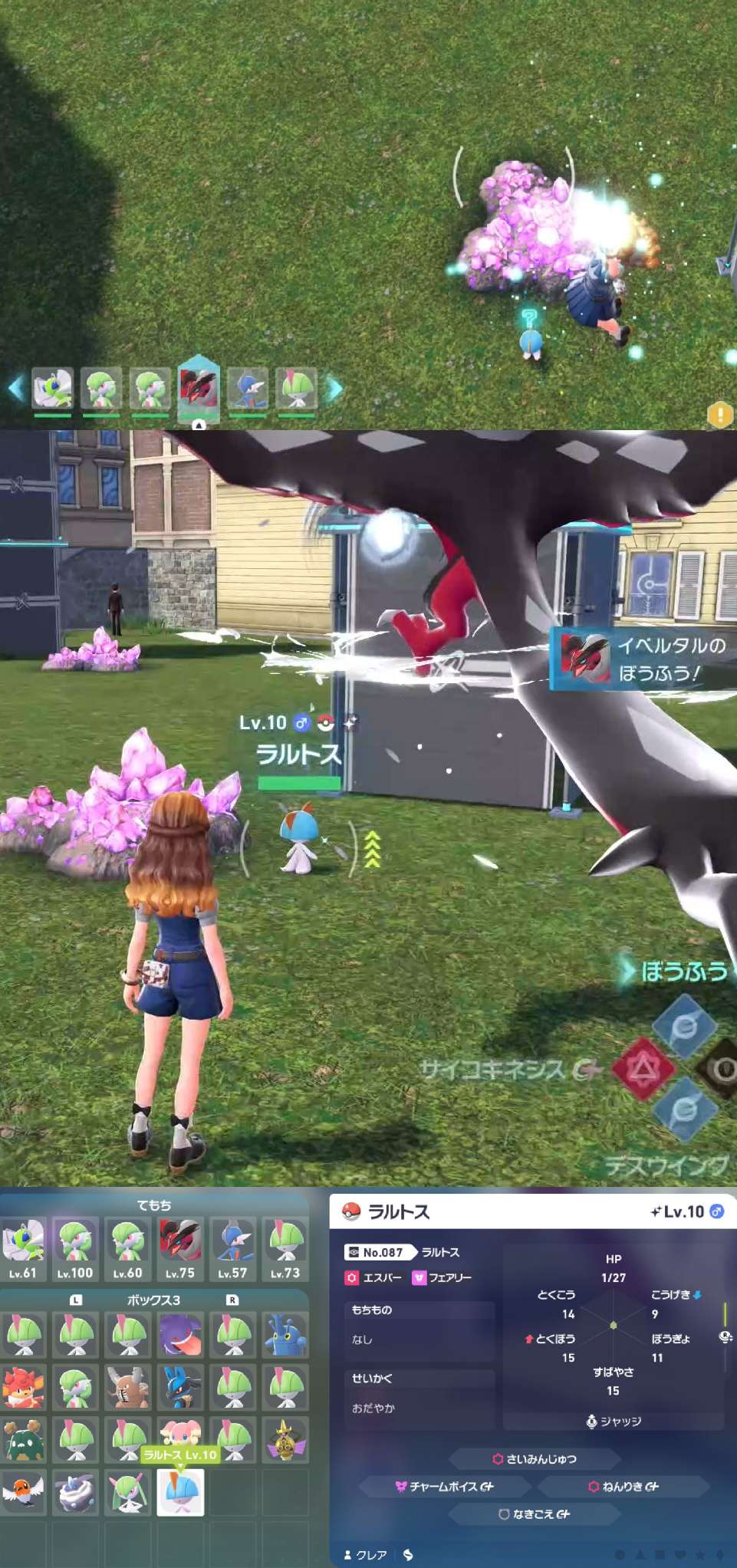Screen dimensions: 737x1568
Task: Pick Lucario from the box grid
Action: [180, 1387]
